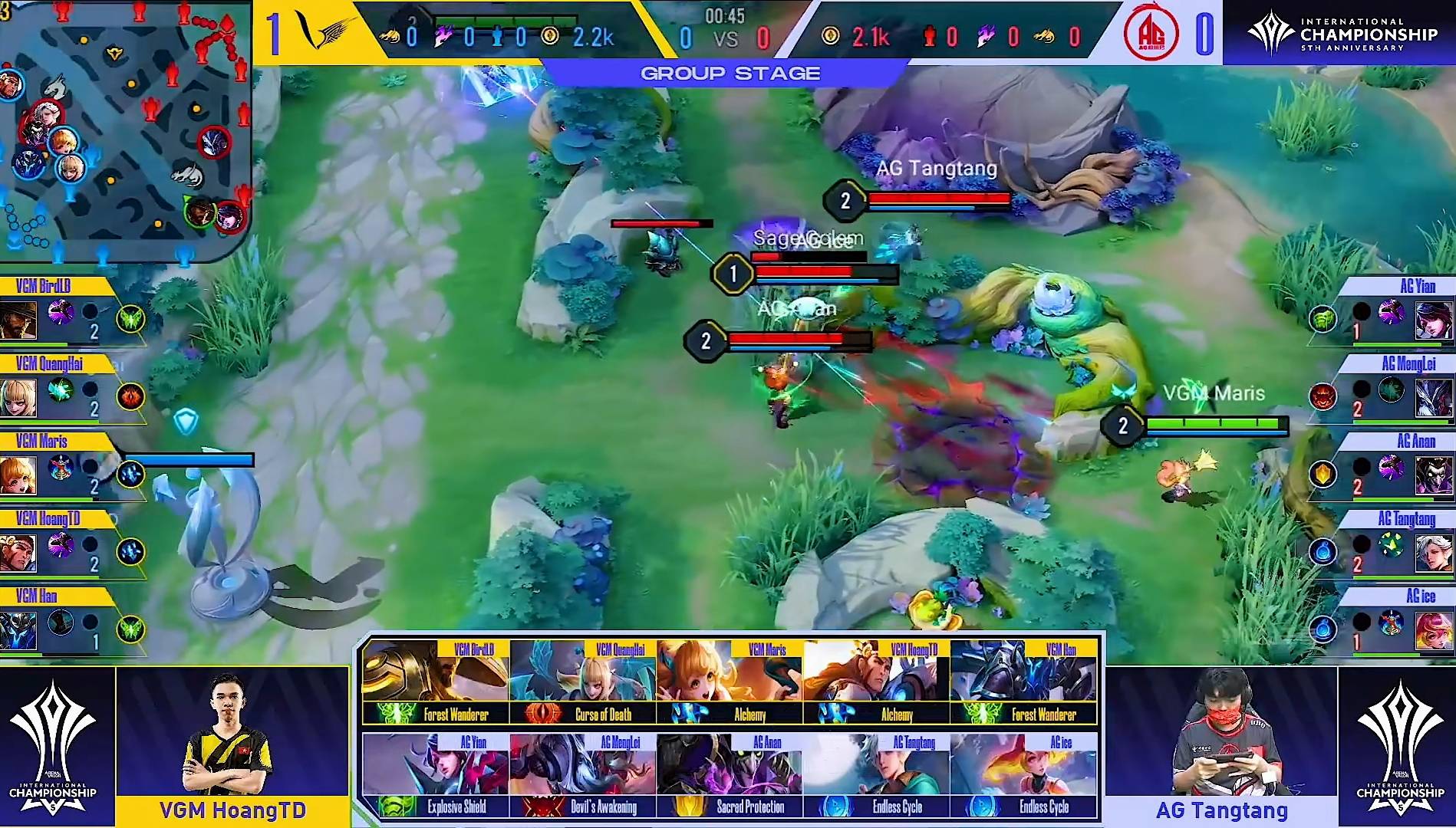Select VGM Maris's Alchemy hero card
1456x828 pixels.
click(x=730, y=682)
